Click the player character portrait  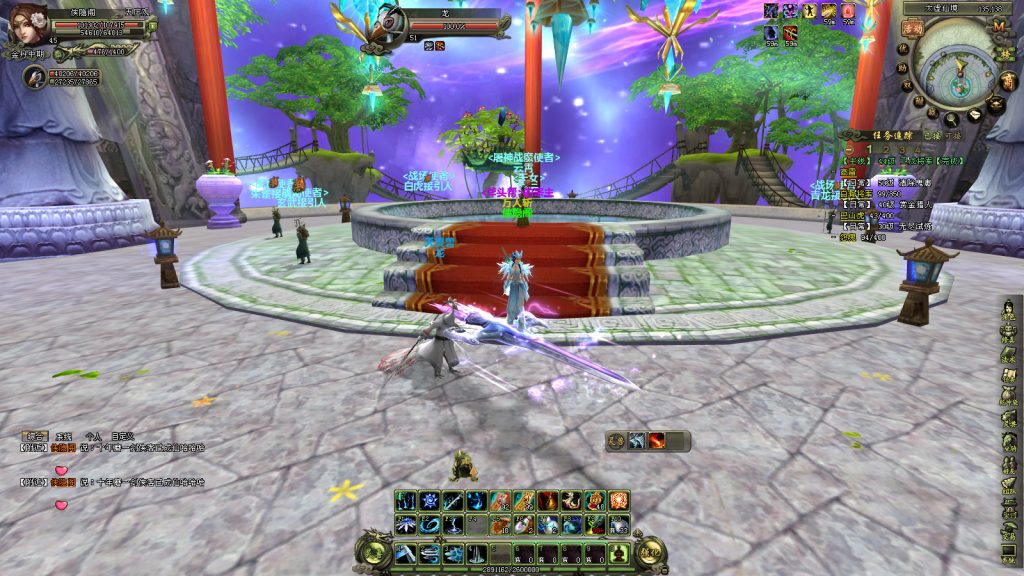27,22
